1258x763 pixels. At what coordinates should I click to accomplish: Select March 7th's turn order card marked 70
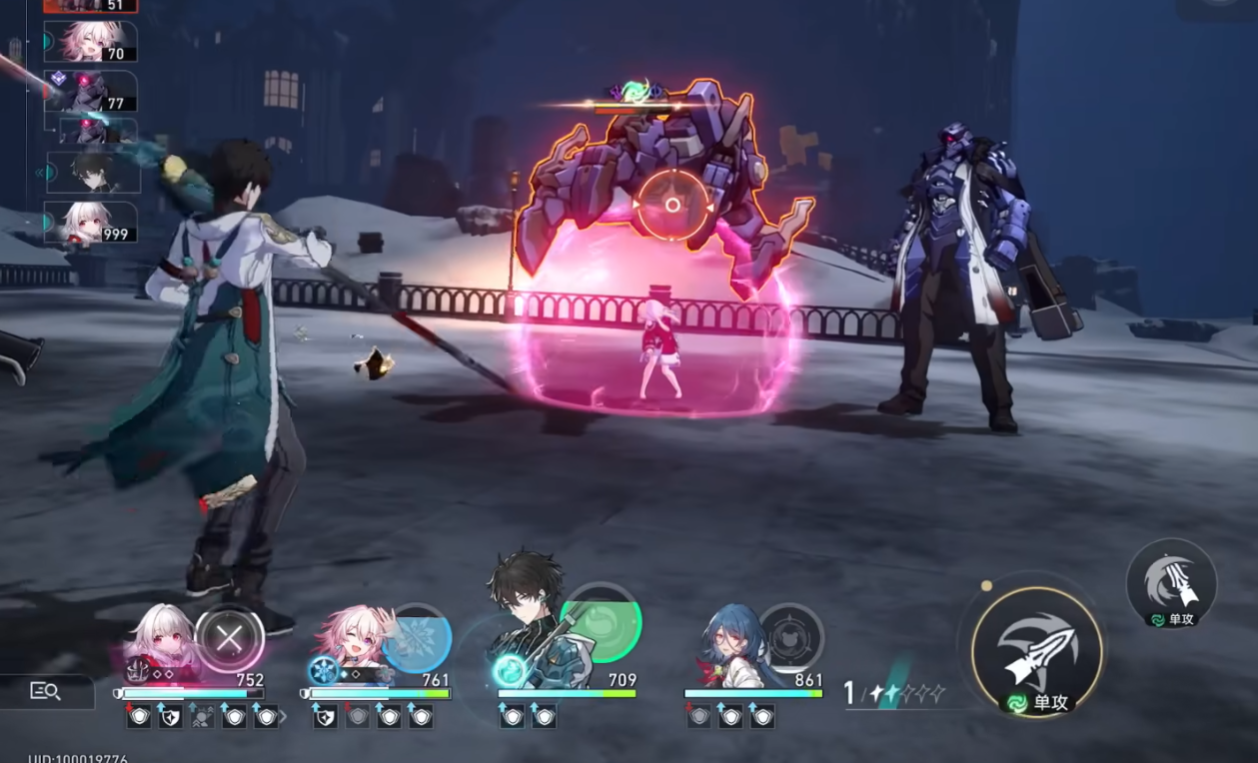[x=92, y=42]
